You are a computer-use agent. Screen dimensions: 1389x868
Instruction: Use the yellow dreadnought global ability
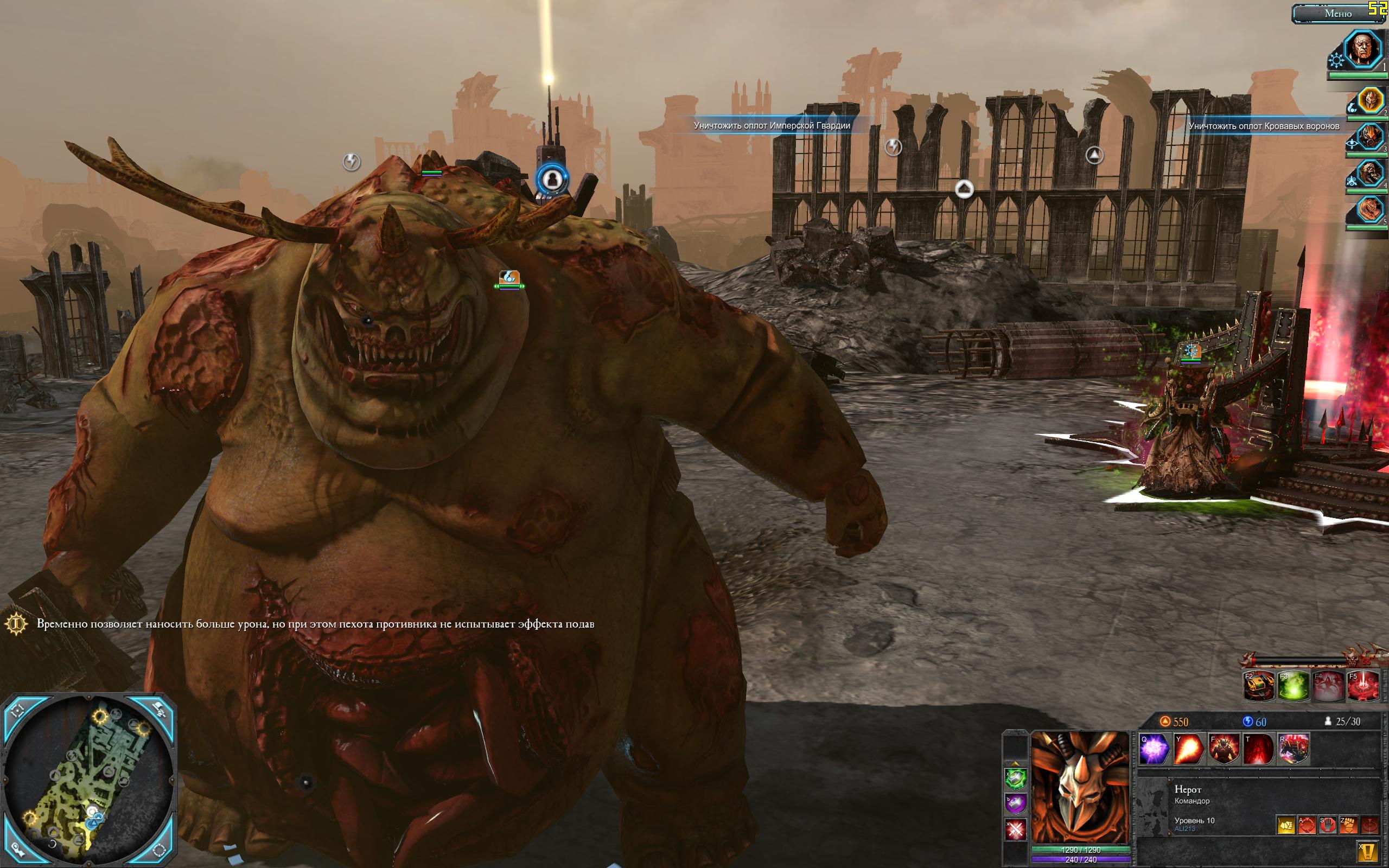tap(1259, 686)
